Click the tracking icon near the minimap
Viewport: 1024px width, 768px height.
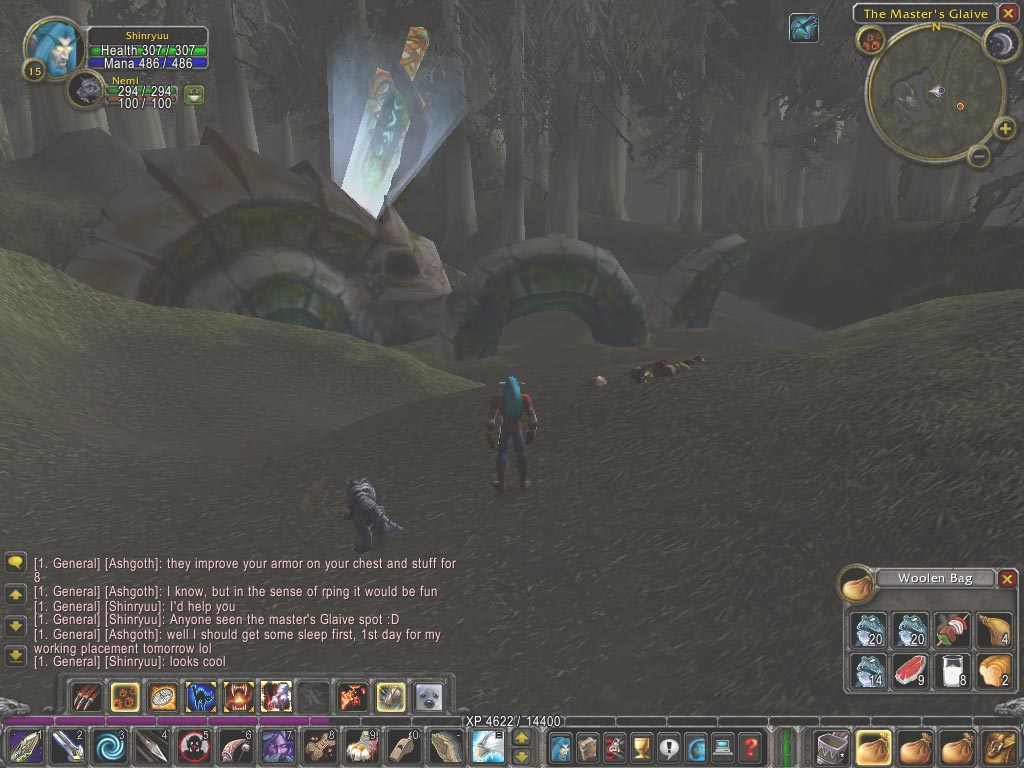click(x=803, y=28)
